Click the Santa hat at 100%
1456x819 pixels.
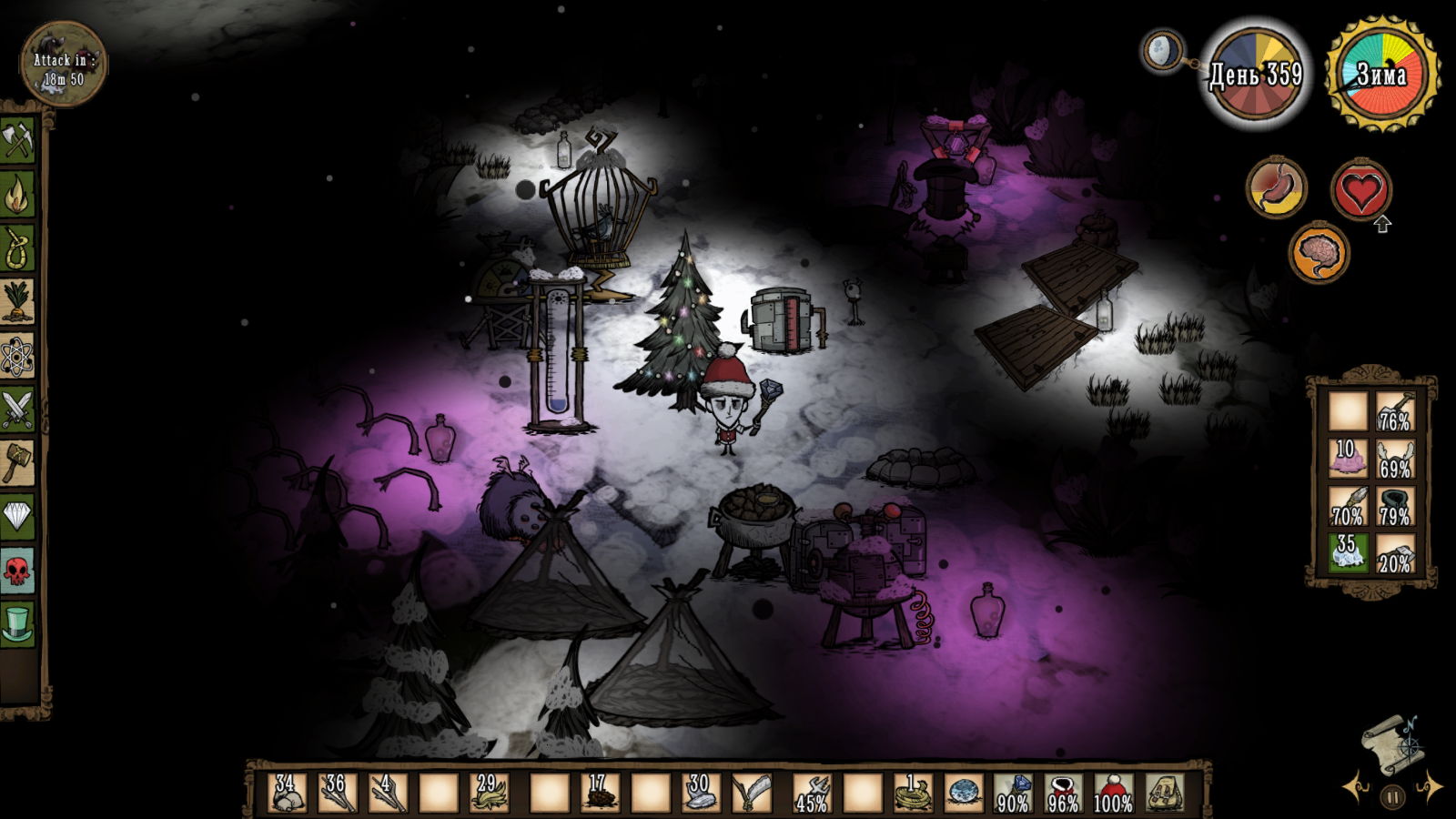tap(1112, 793)
